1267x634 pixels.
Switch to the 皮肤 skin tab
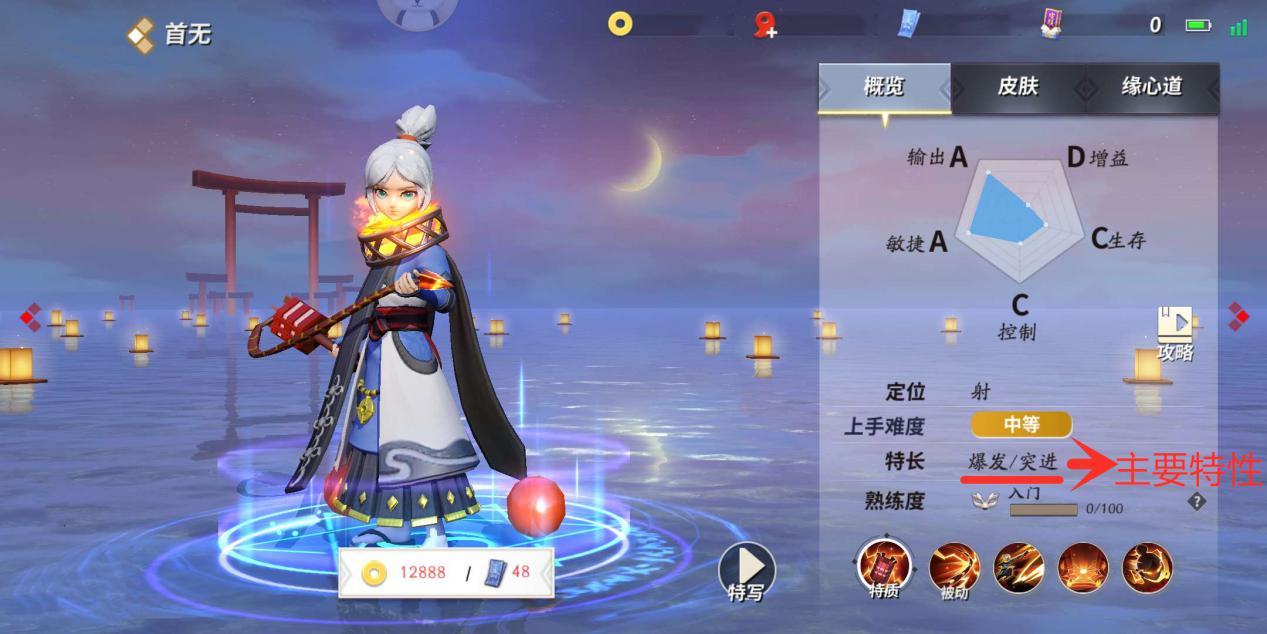click(x=1017, y=87)
